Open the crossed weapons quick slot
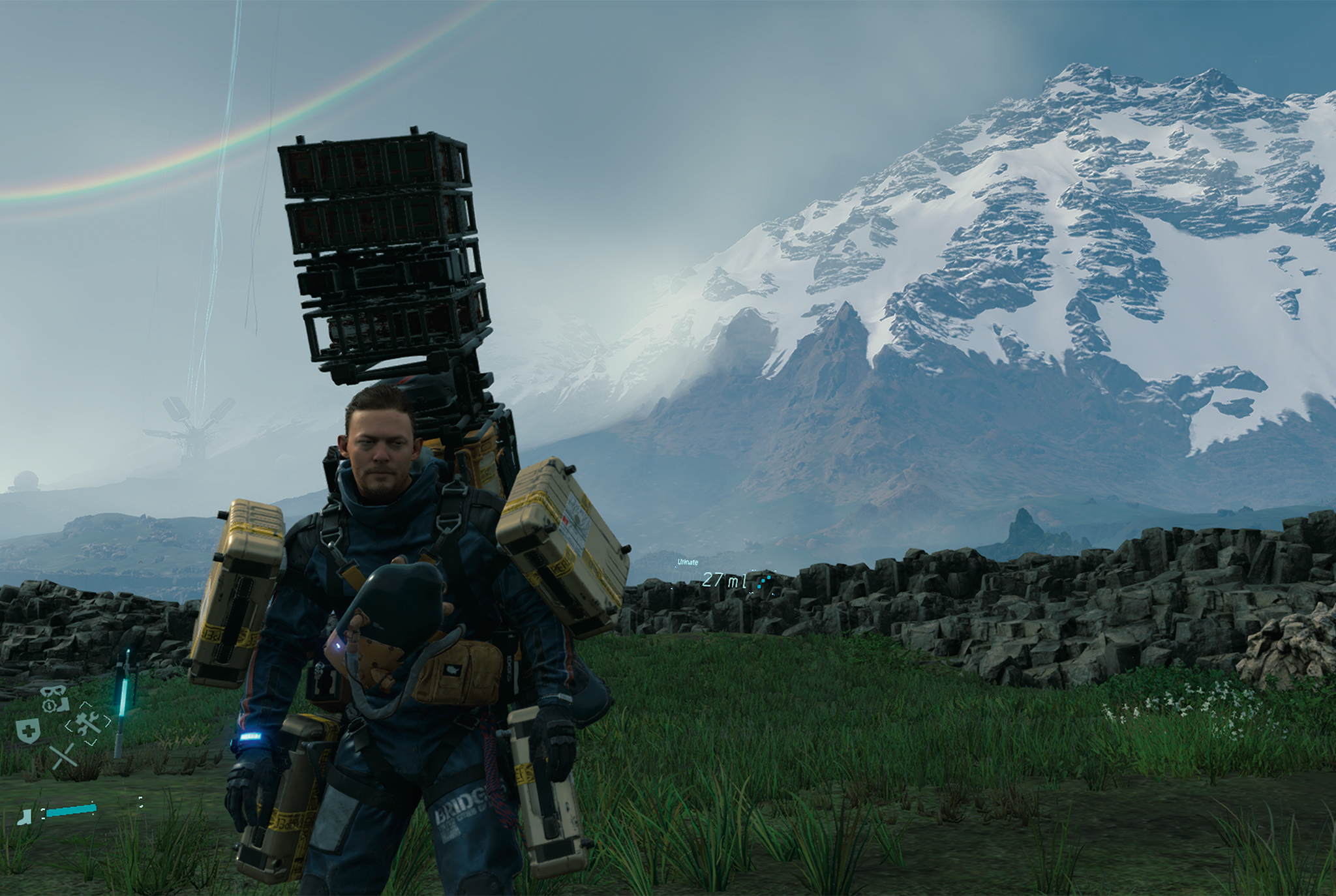Image resolution: width=1336 pixels, height=896 pixels. pyautogui.click(x=63, y=757)
